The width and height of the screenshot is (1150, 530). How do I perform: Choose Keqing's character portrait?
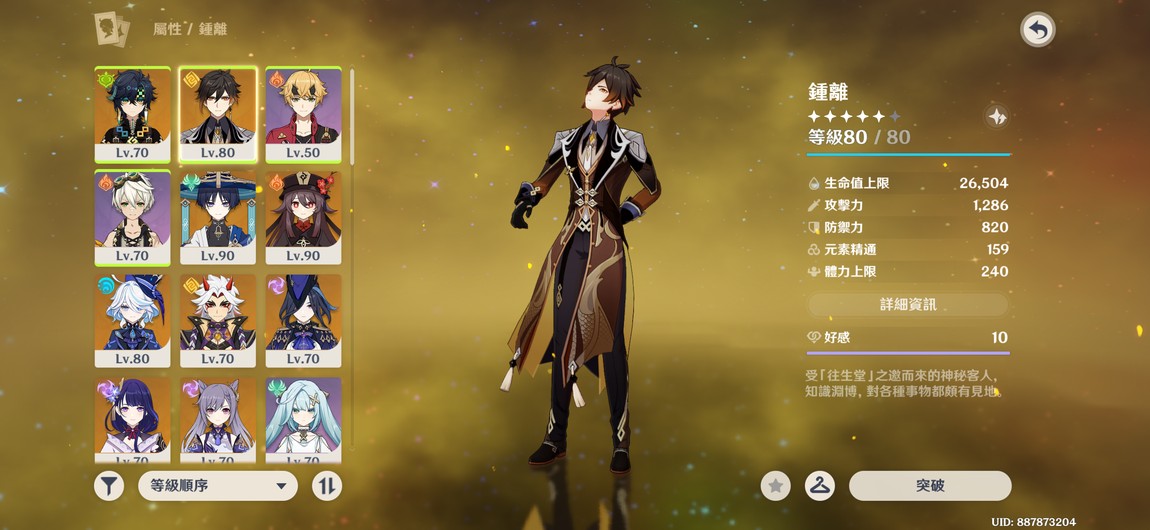coord(218,418)
